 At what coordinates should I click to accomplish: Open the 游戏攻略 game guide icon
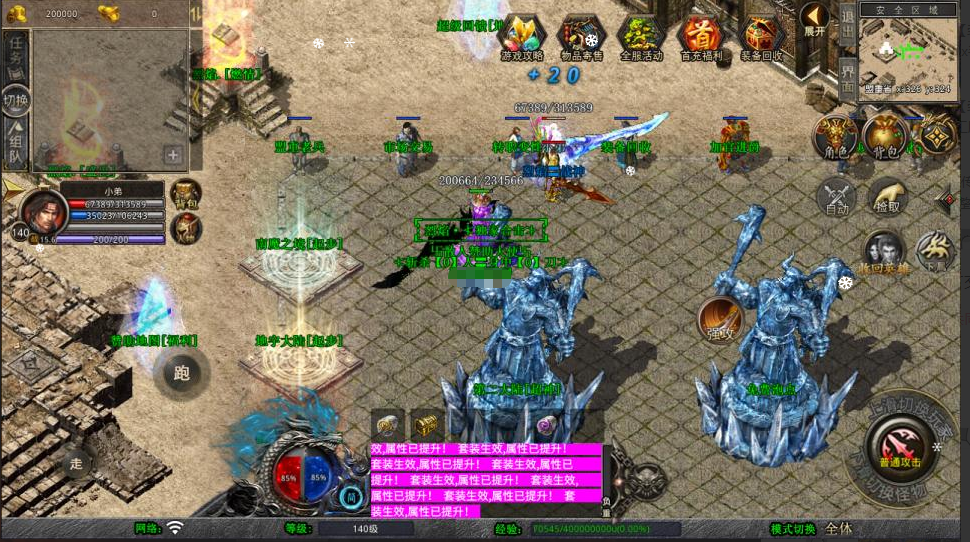(x=521, y=38)
